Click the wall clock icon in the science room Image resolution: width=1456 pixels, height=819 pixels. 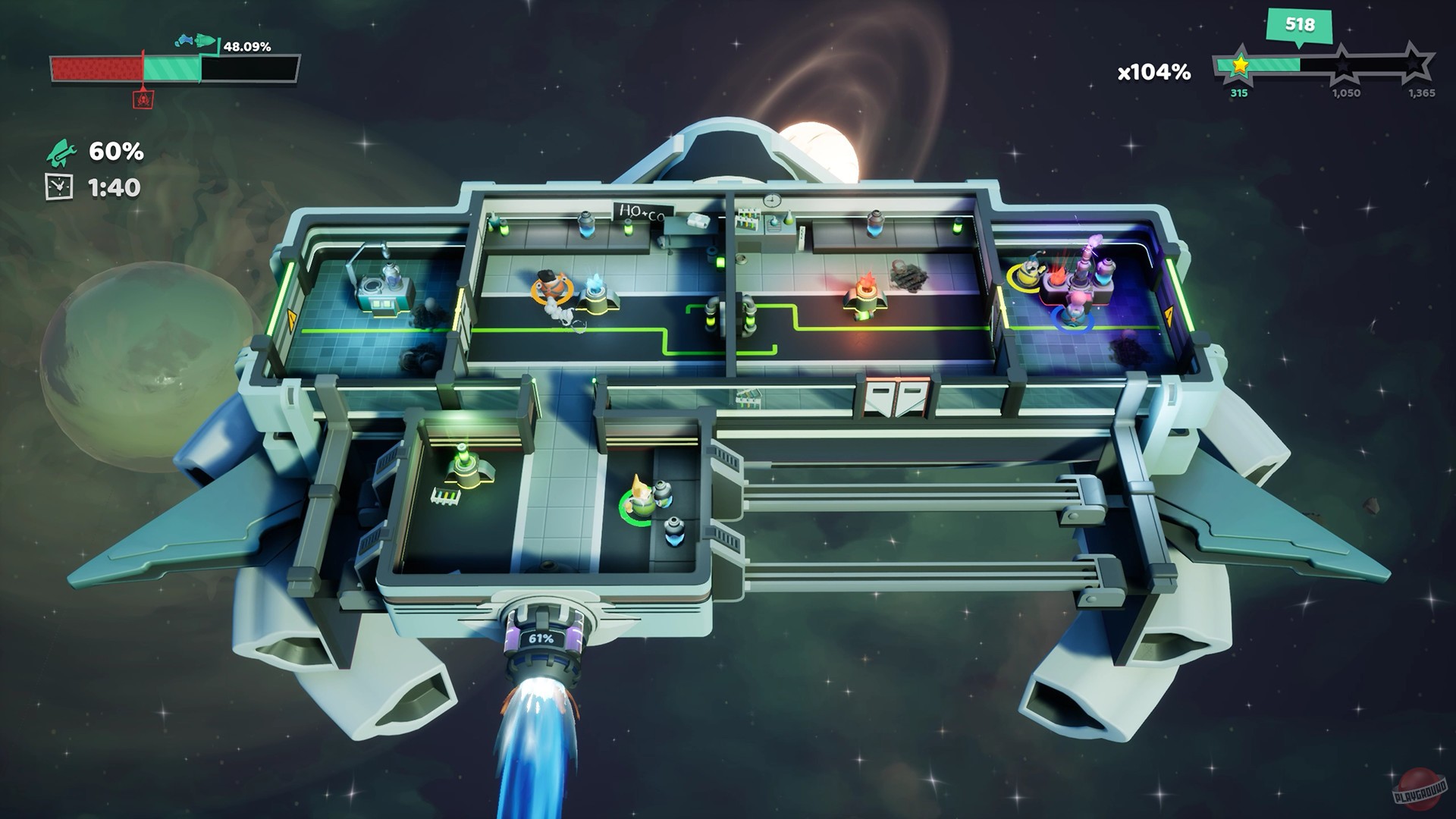click(770, 199)
